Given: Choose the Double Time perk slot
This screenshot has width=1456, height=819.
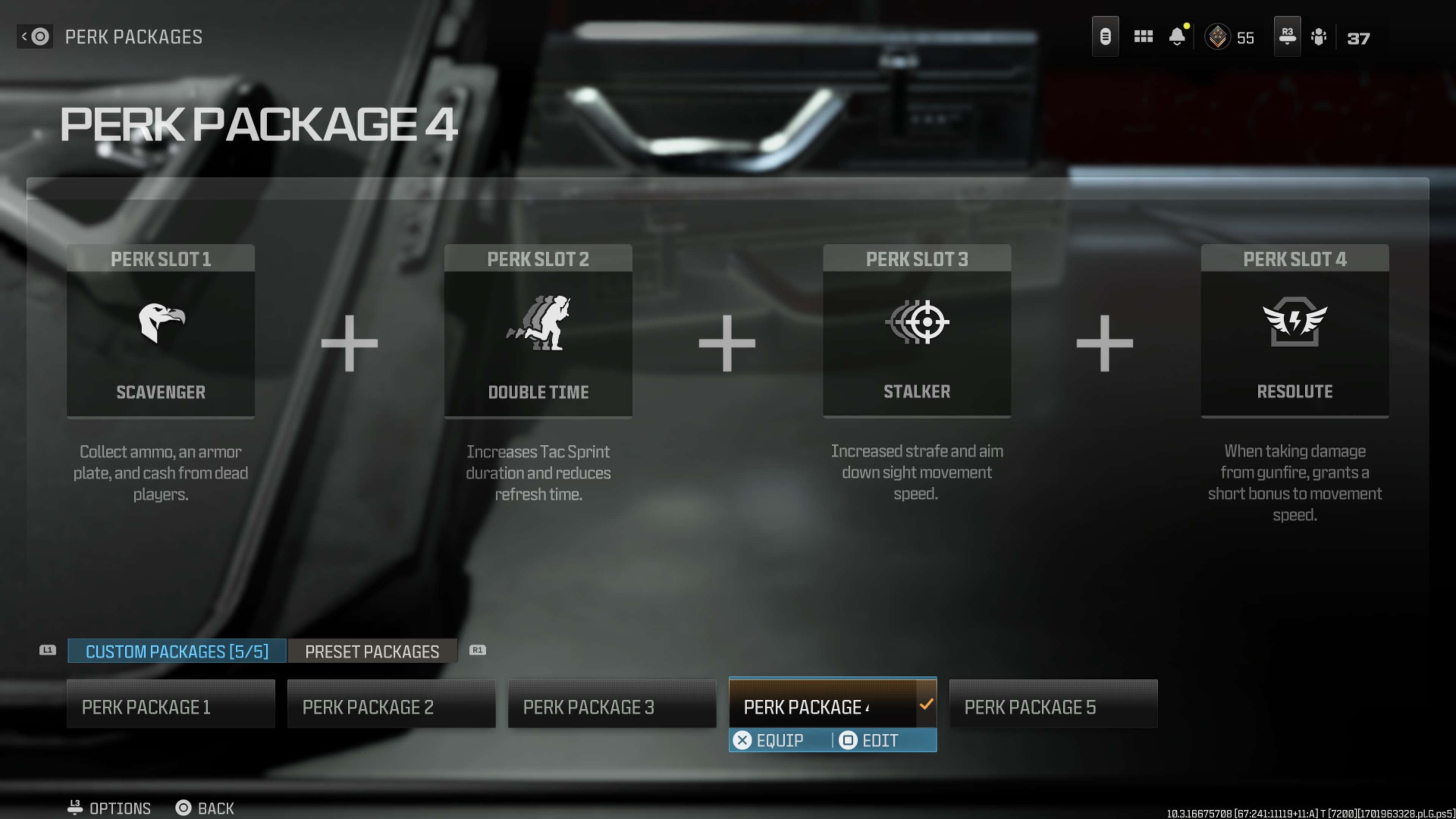Looking at the screenshot, I should pyautogui.click(x=538, y=331).
